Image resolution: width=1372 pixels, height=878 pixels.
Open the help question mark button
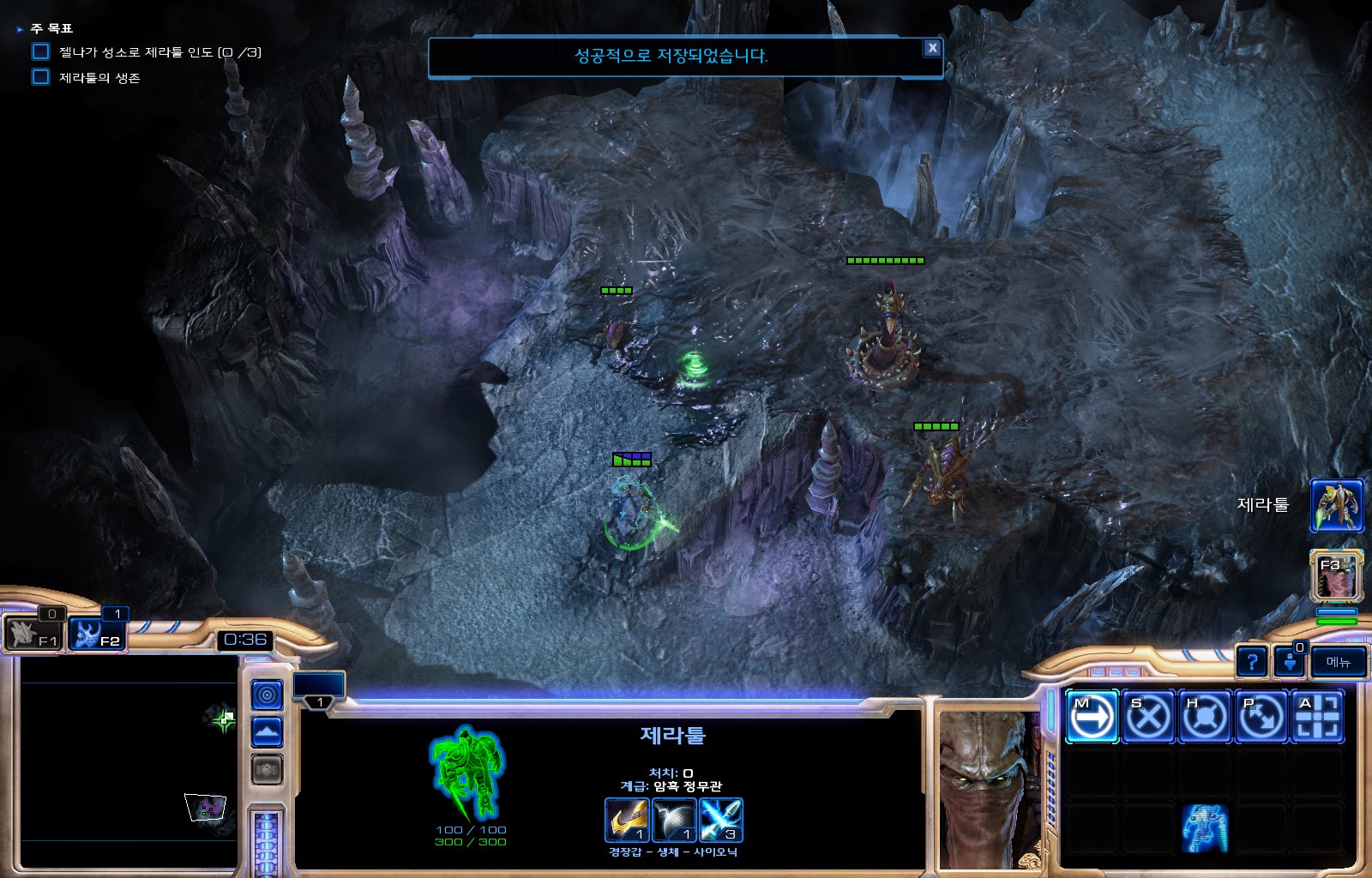tap(1252, 662)
